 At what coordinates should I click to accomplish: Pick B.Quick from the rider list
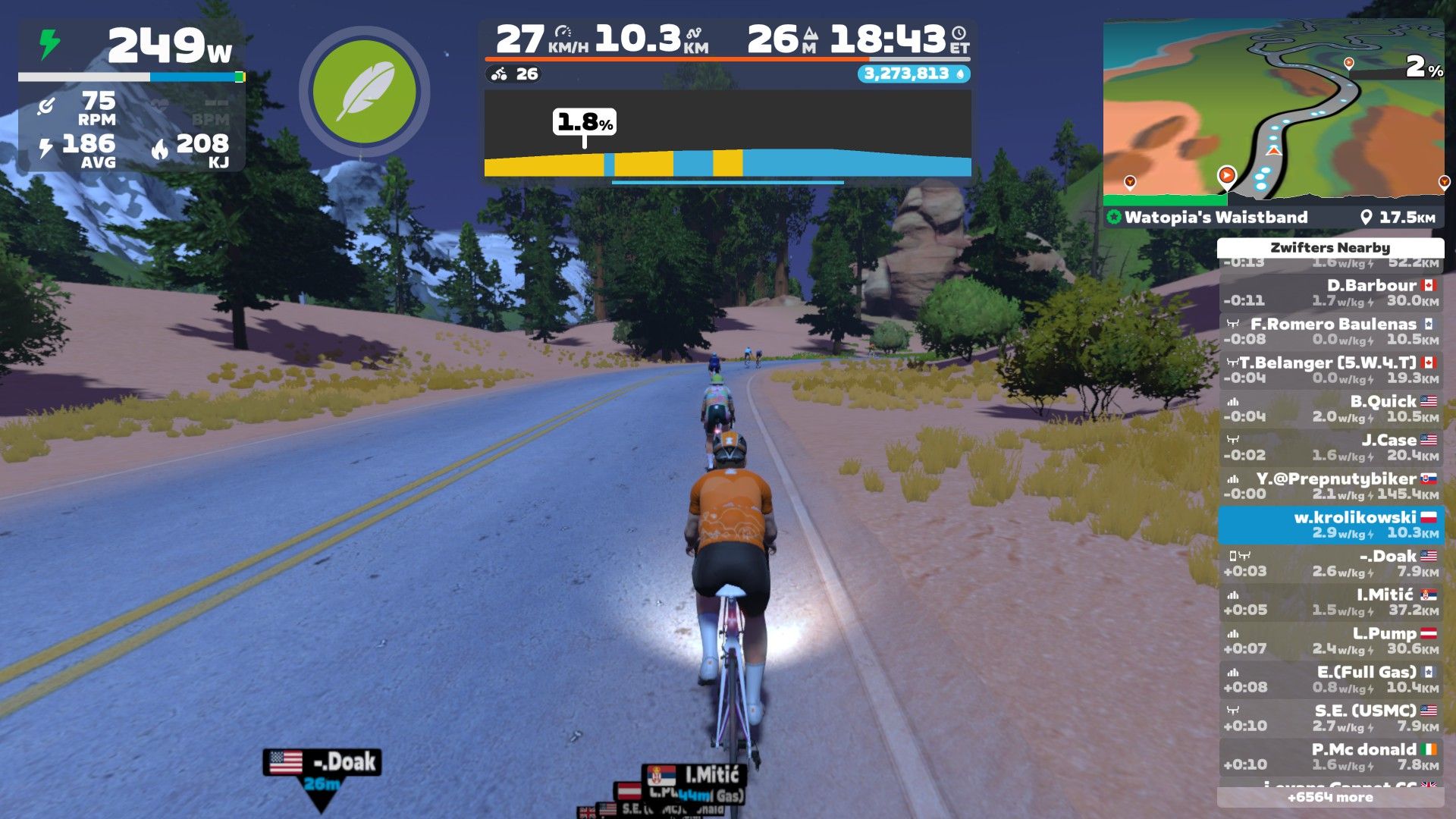(x=1331, y=409)
